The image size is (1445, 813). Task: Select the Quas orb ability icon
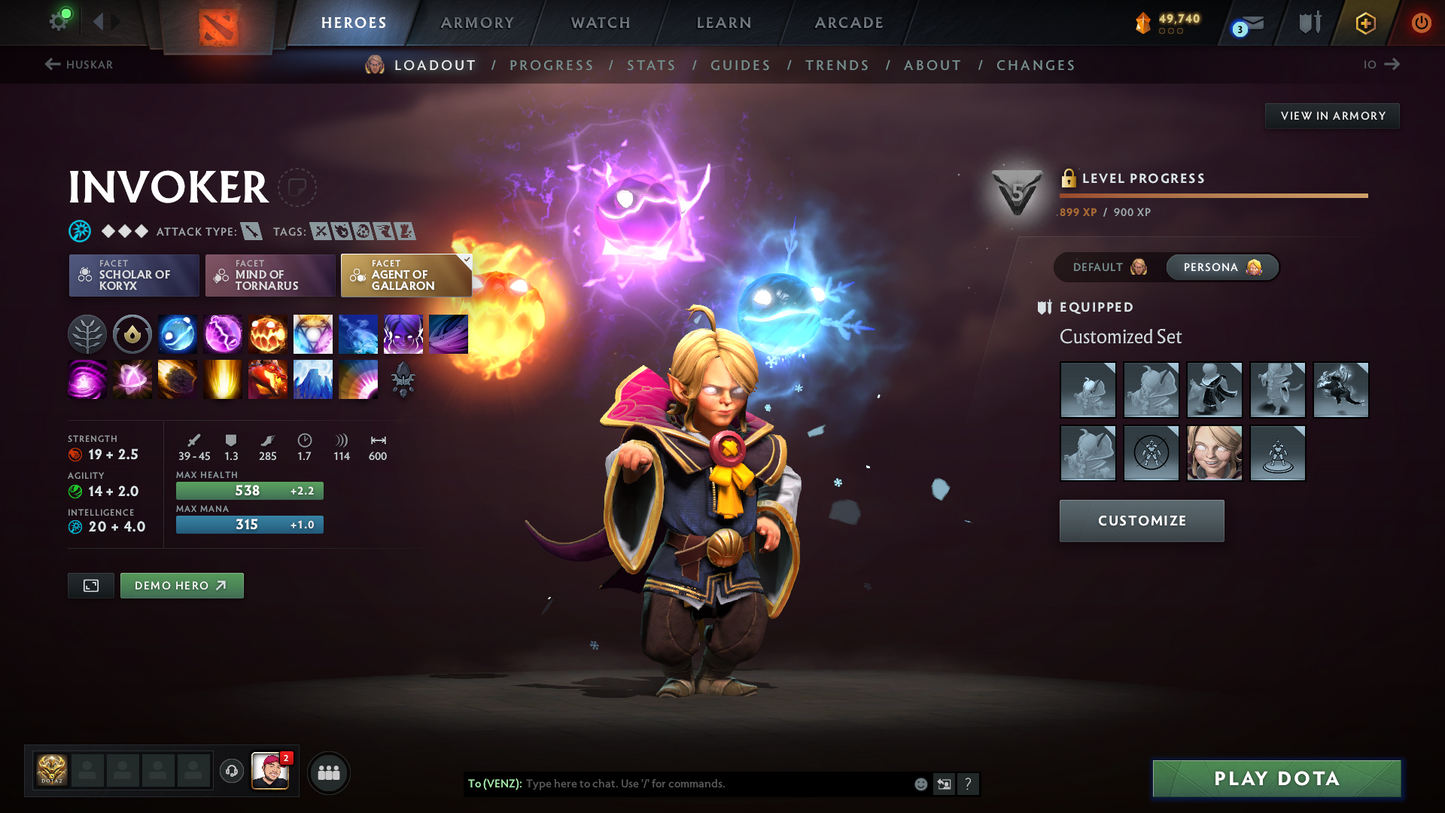pos(177,334)
